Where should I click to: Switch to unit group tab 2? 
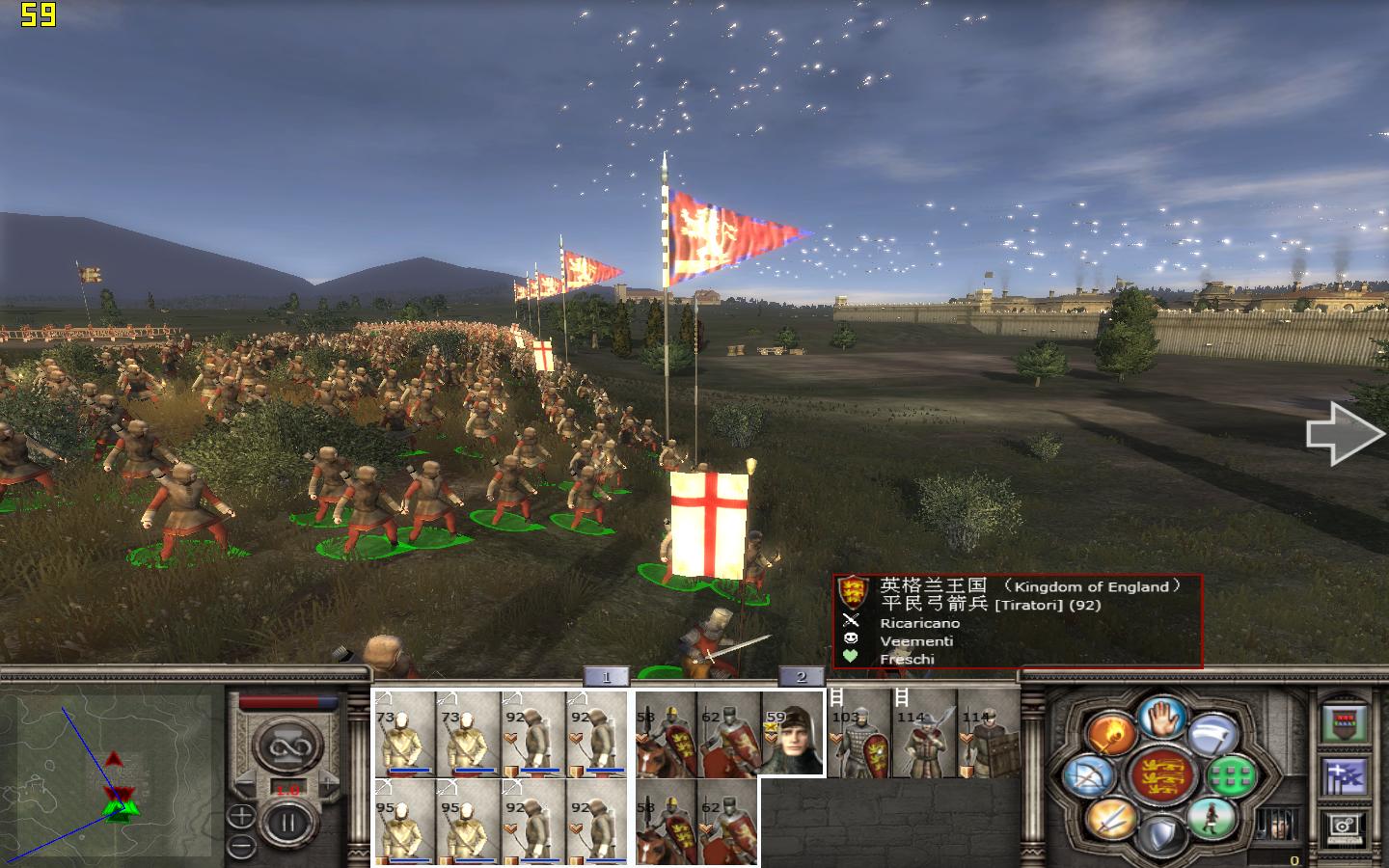coord(801,677)
